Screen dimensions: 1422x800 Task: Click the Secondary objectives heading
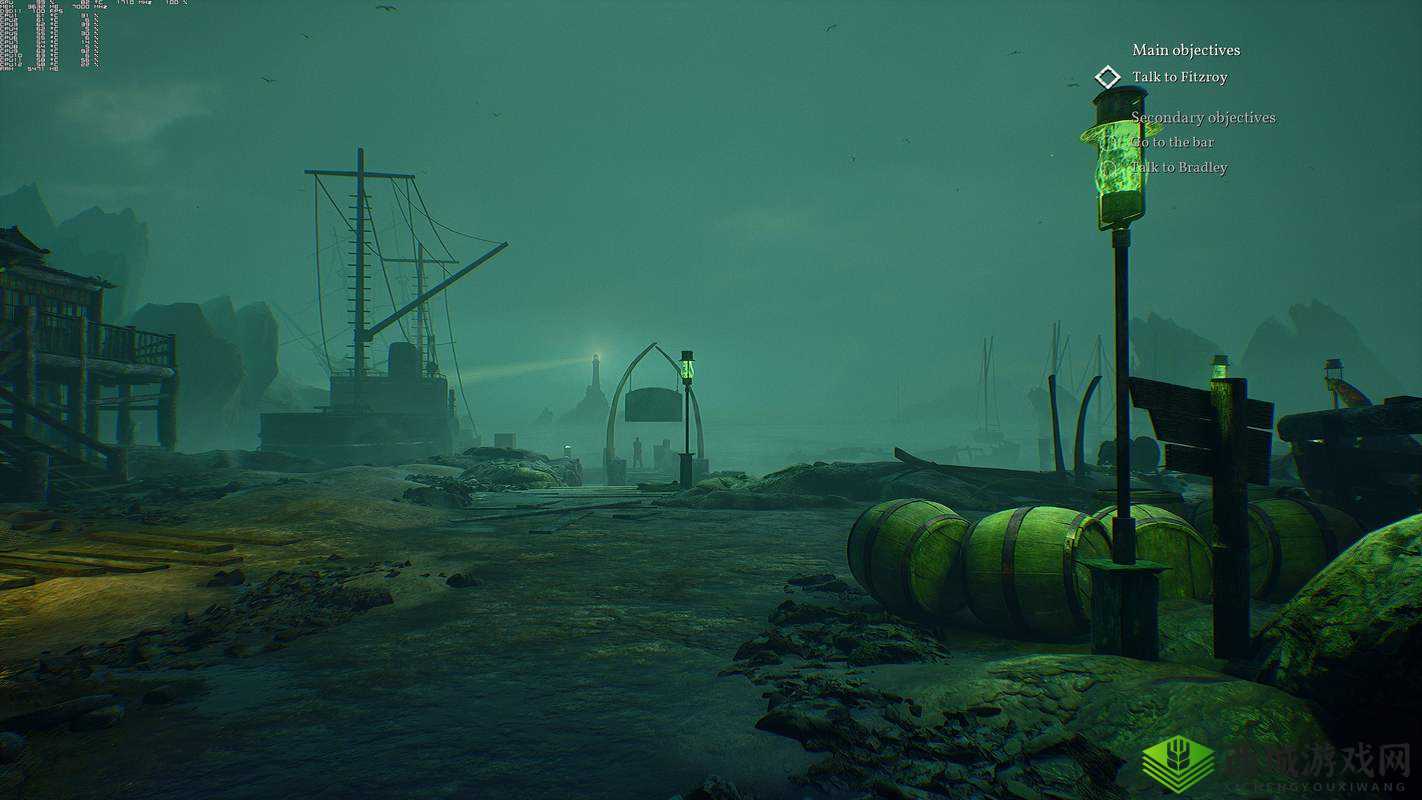[1203, 117]
